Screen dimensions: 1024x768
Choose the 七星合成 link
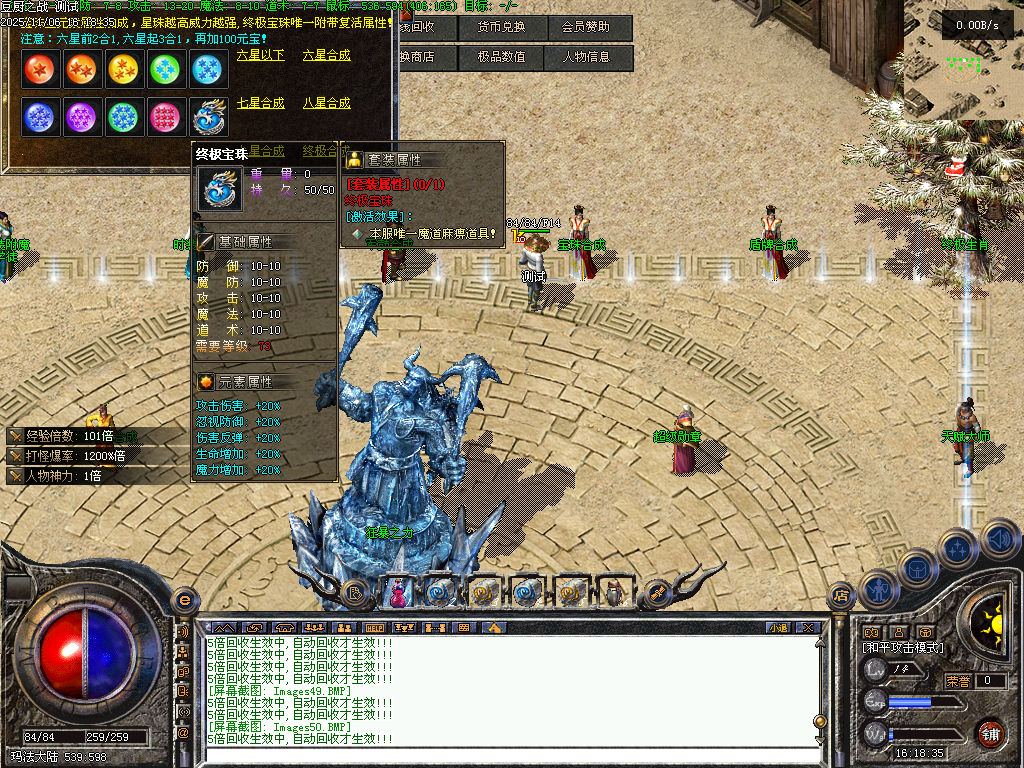[x=261, y=103]
